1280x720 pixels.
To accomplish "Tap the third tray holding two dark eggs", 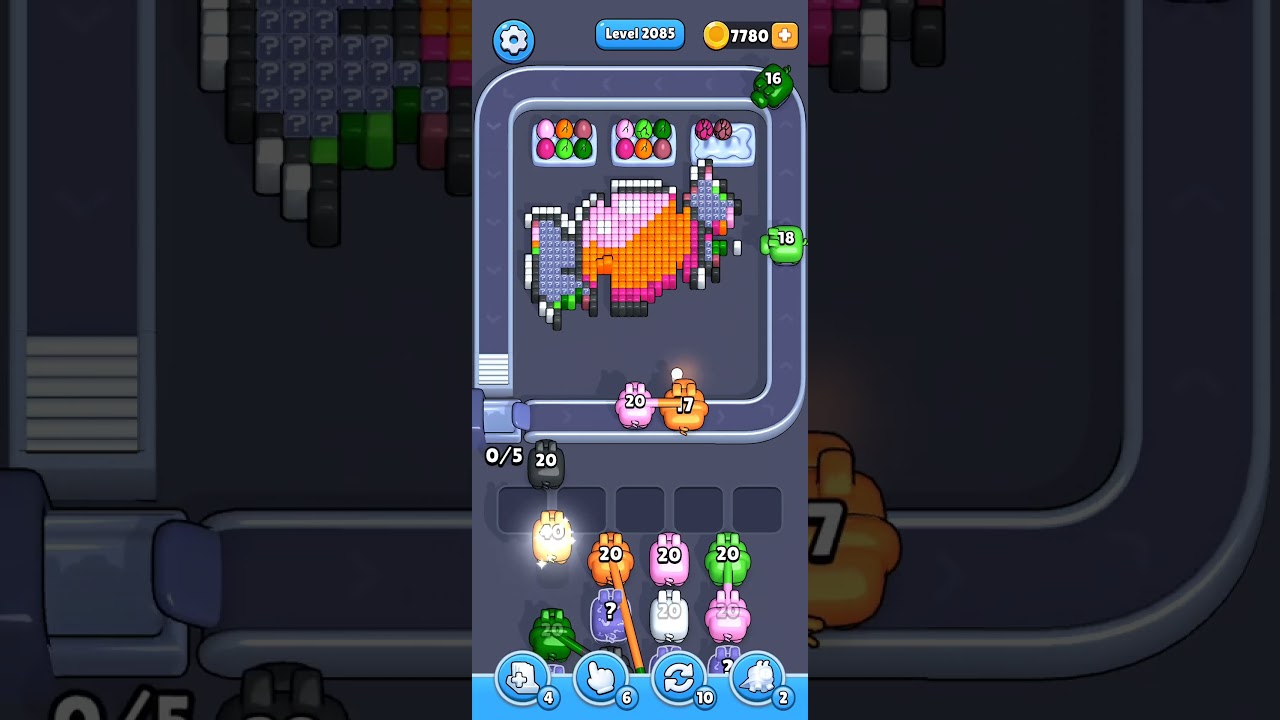I will click(x=725, y=141).
